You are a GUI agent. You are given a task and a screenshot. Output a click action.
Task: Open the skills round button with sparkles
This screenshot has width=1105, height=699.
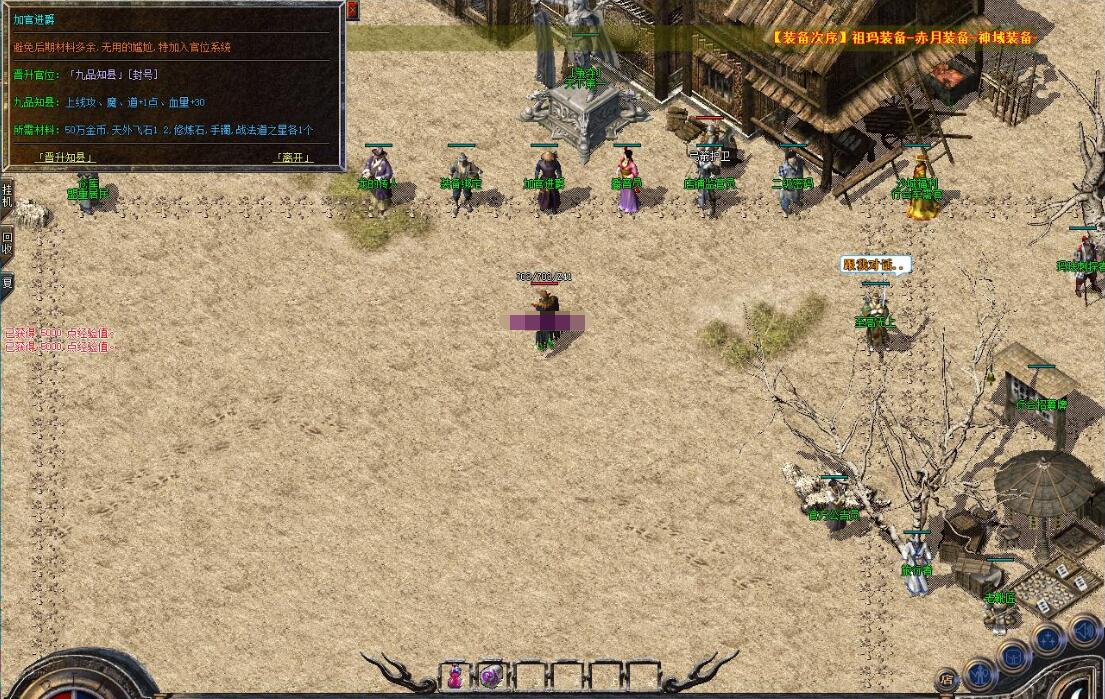1048,639
